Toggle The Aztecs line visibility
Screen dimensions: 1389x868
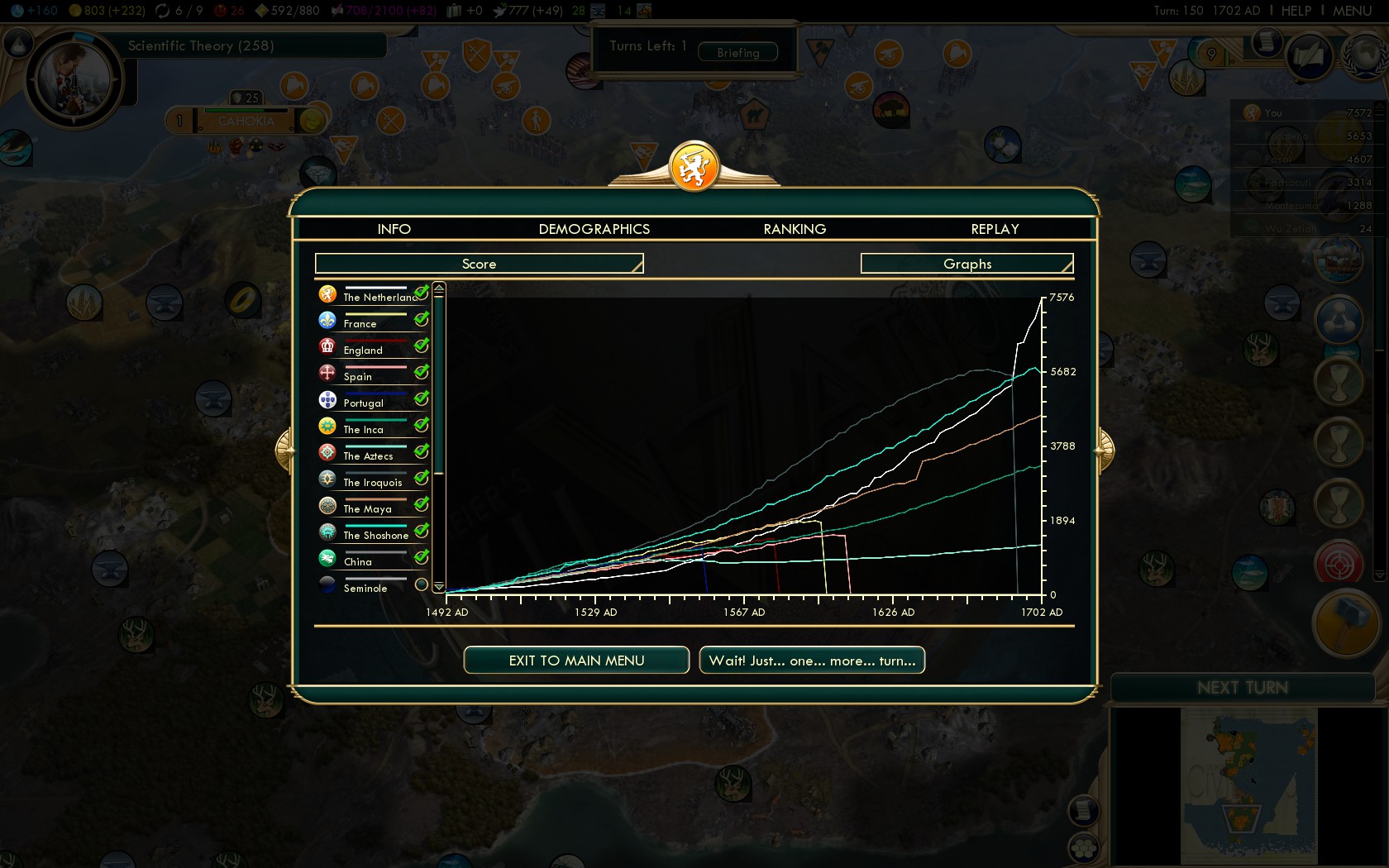pyautogui.click(x=422, y=451)
